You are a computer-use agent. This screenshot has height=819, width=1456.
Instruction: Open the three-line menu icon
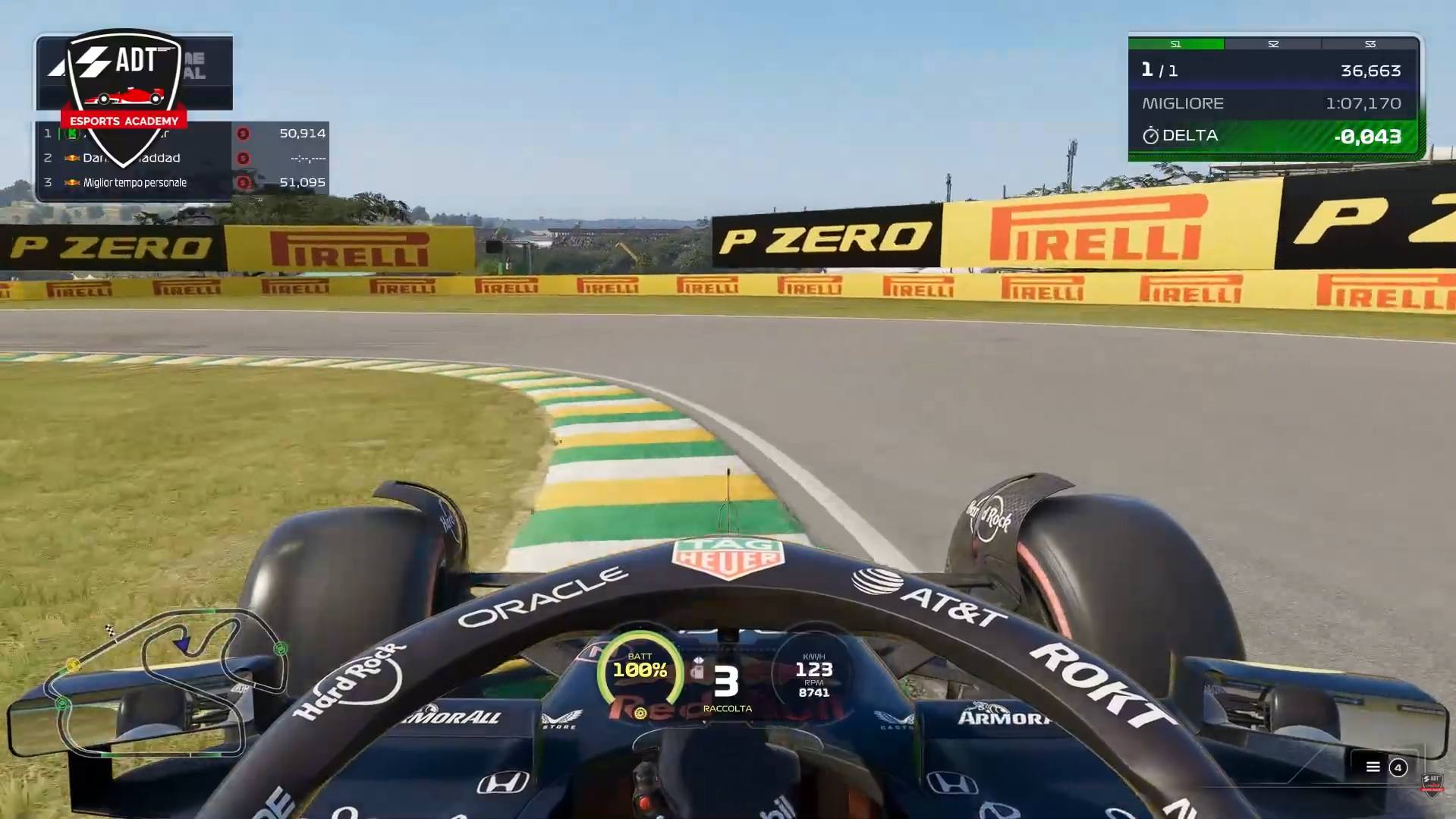(x=1373, y=767)
